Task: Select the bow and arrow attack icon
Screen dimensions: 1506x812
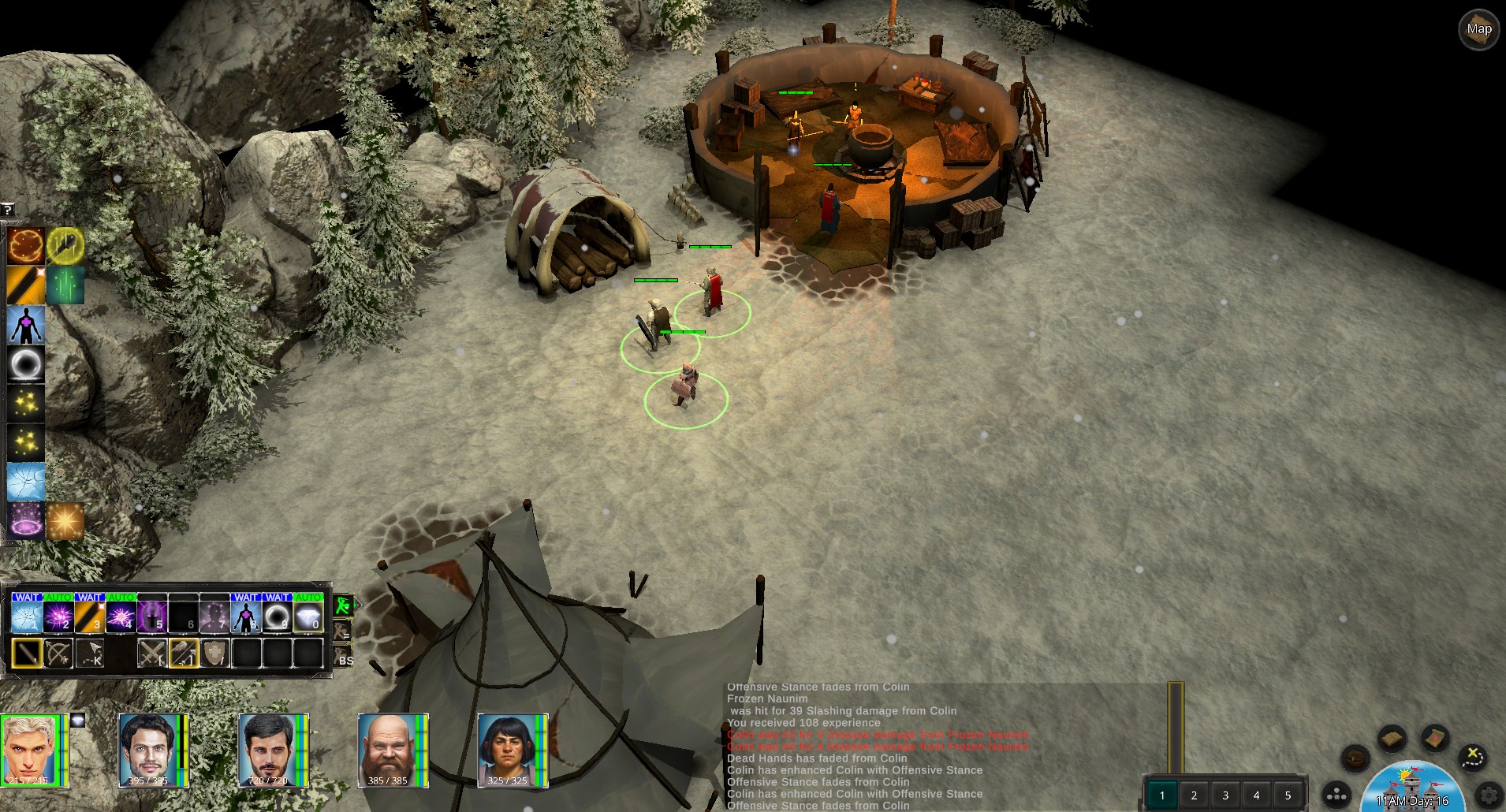Action: 58,654
